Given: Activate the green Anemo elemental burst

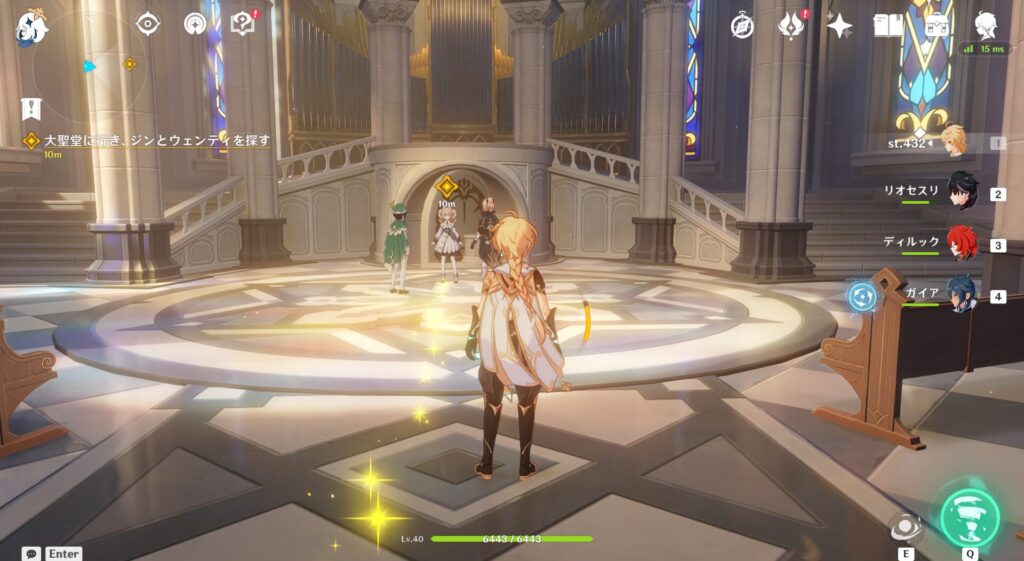Looking at the screenshot, I should 970,516.
